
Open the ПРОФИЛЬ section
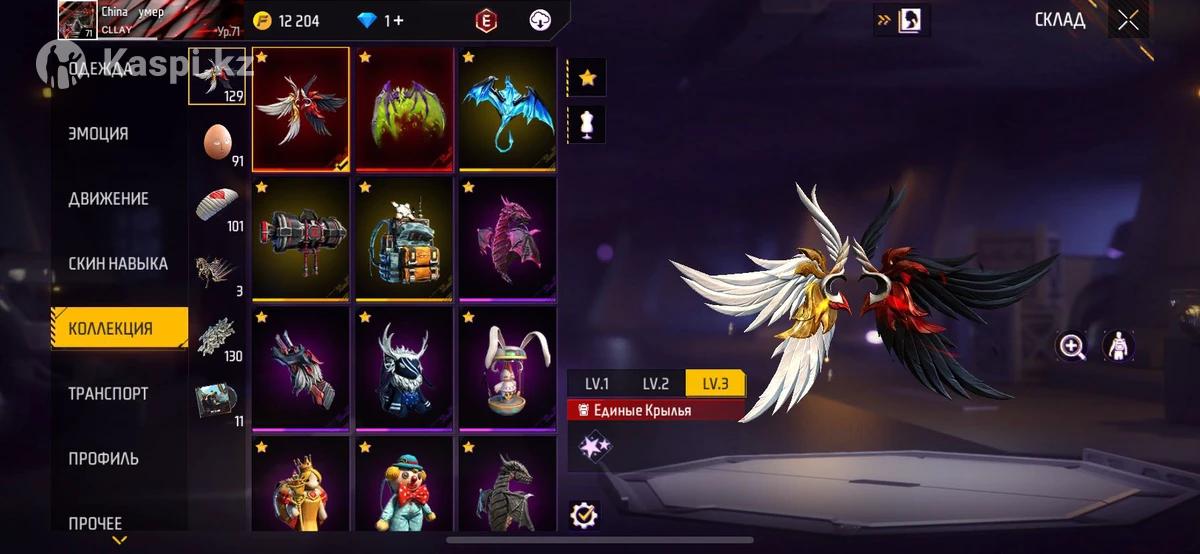(x=103, y=458)
